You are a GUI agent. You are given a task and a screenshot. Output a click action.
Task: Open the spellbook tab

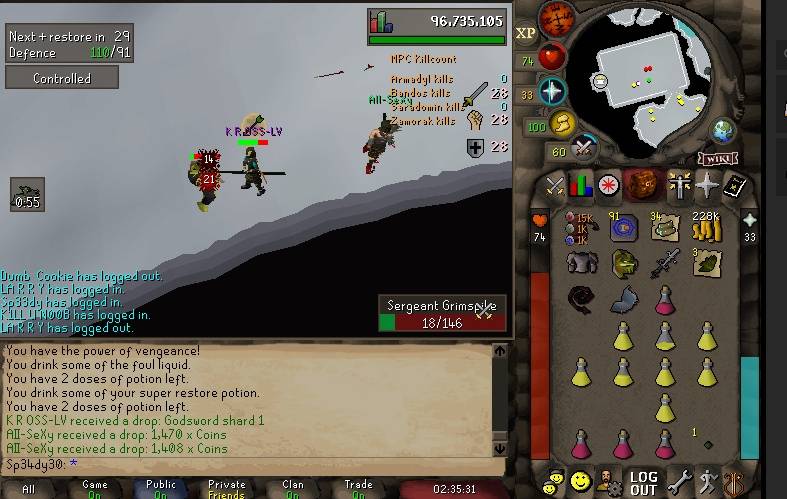click(734, 185)
